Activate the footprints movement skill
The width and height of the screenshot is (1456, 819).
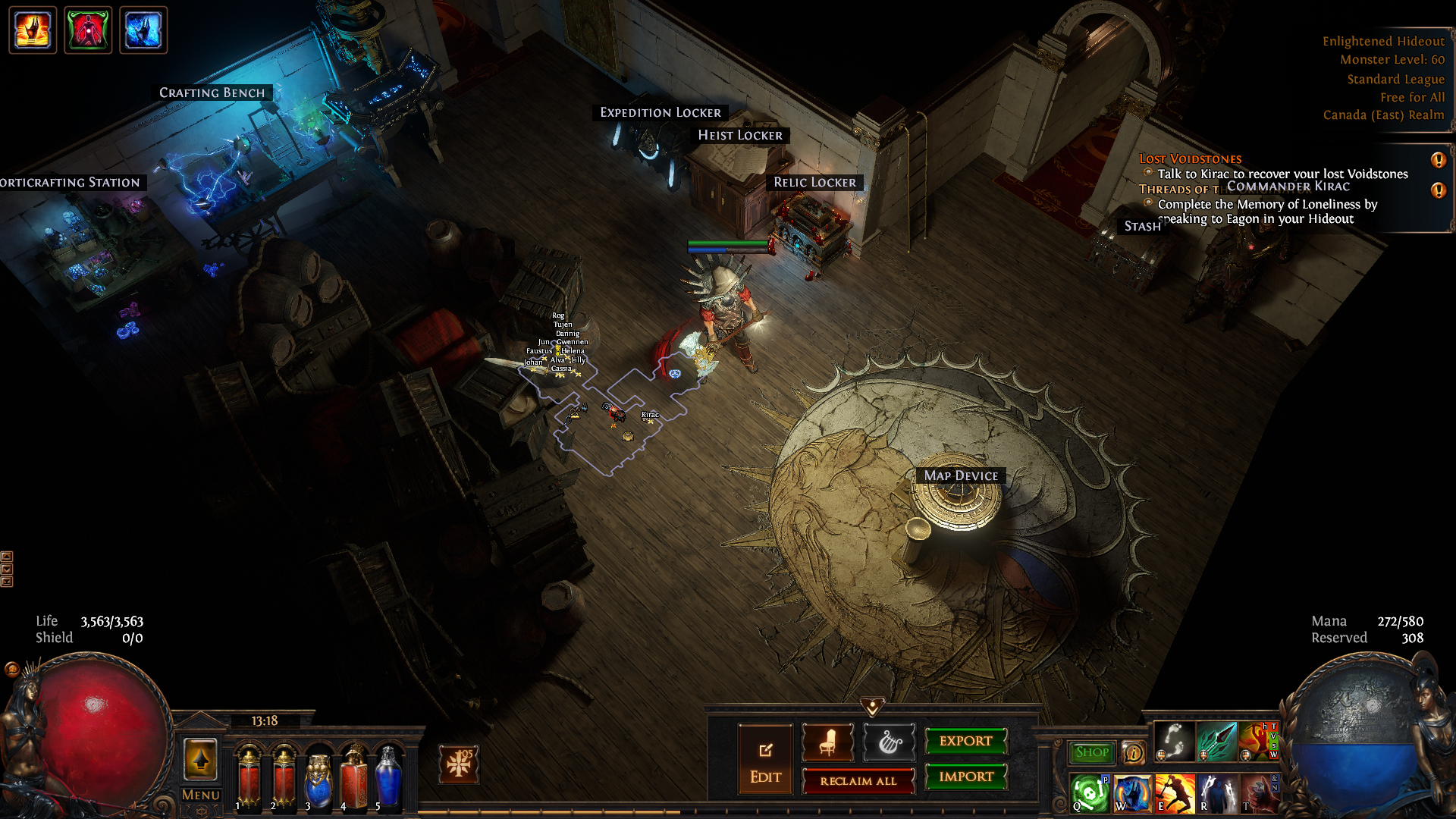(1174, 741)
